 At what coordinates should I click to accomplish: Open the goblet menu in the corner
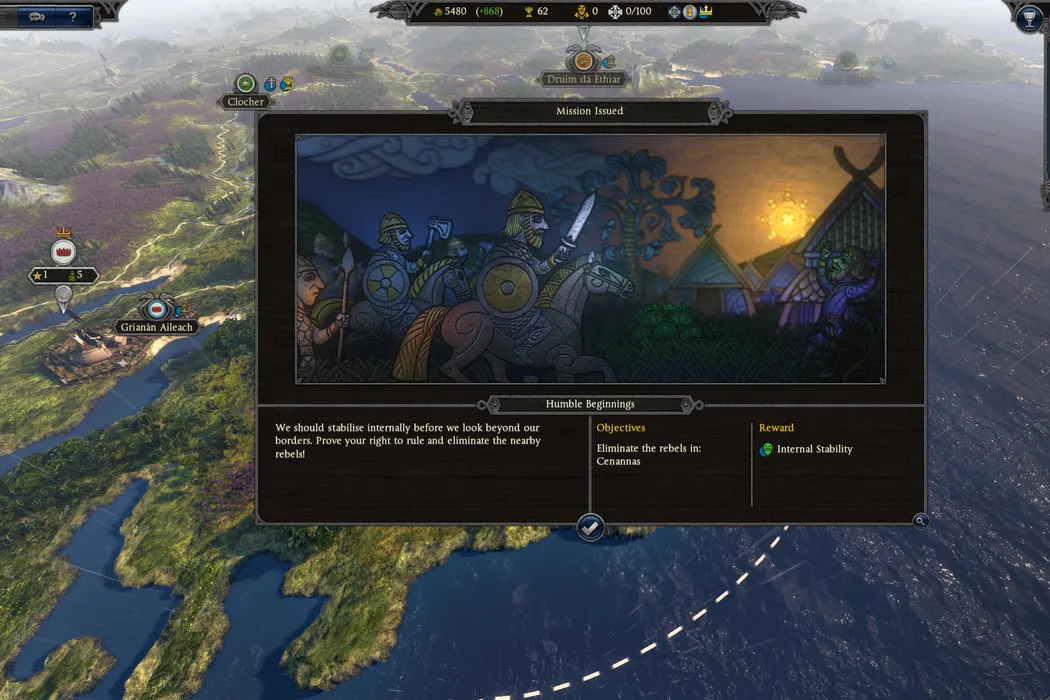click(x=1028, y=18)
